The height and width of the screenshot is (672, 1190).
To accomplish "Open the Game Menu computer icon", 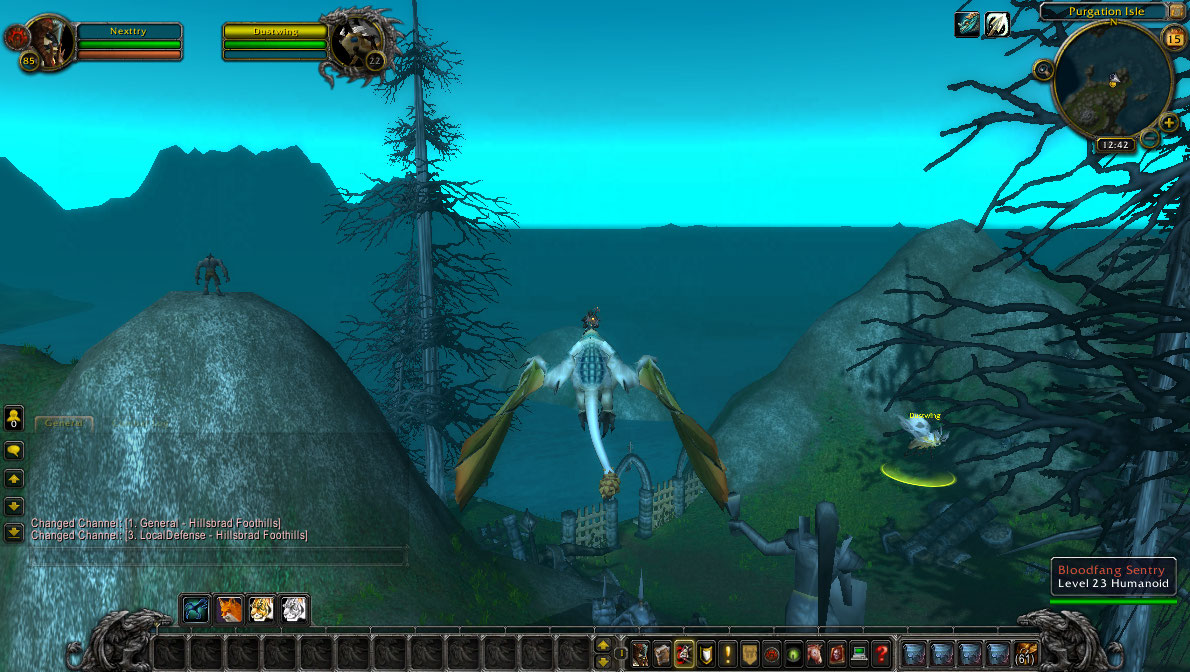I will tap(858, 654).
